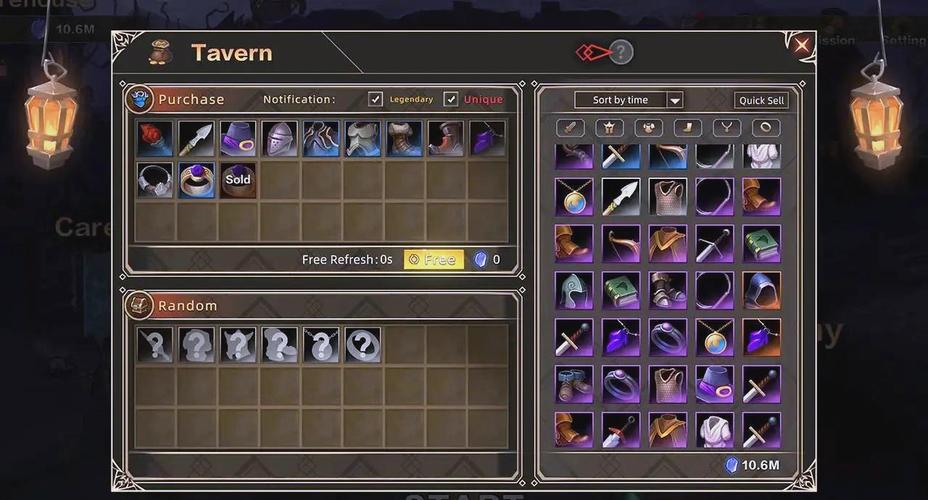The height and width of the screenshot is (500, 928).
Task: Select the silver bracelet in Purchase grid
Action: (x=155, y=181)
